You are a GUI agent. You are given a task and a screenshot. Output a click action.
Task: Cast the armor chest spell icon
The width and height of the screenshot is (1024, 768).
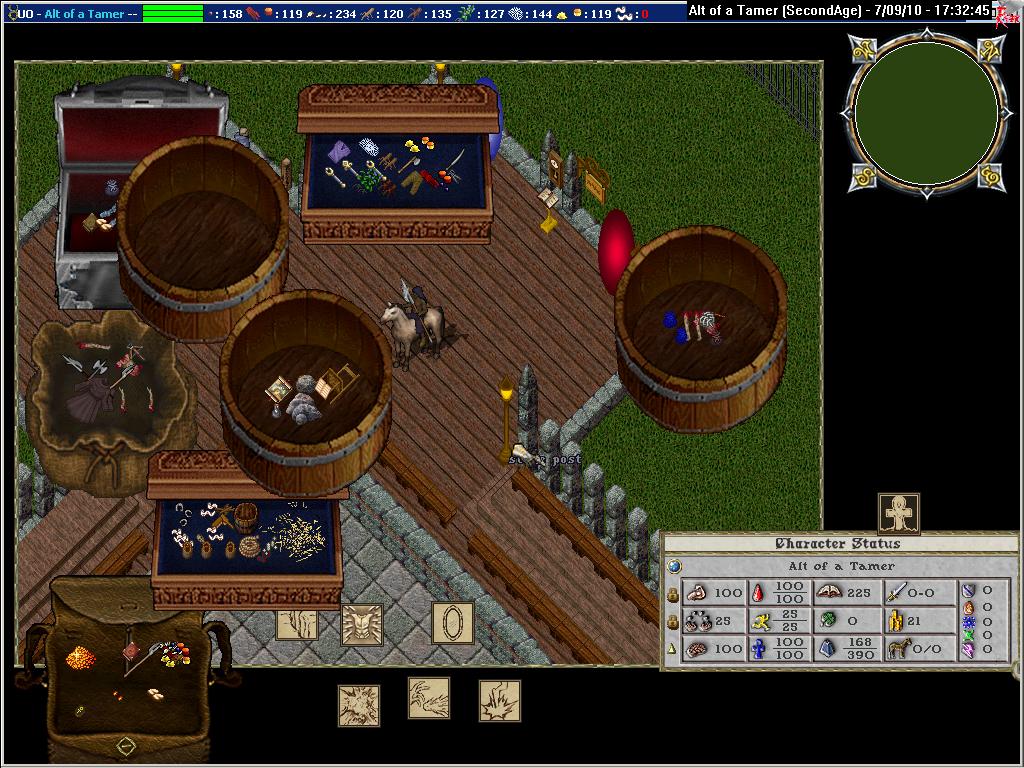[362, 624]
